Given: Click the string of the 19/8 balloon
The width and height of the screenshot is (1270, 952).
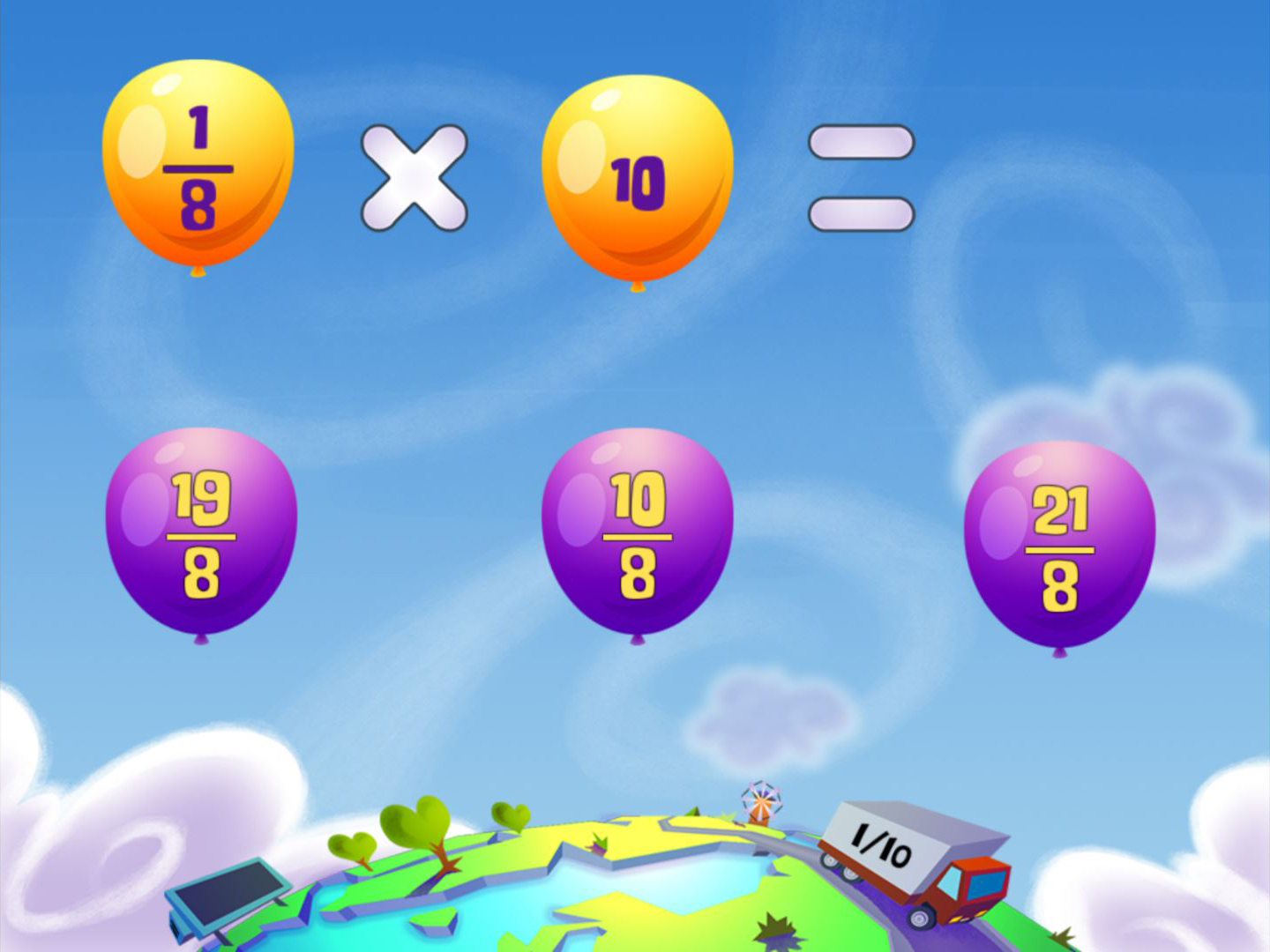Looking at the screenshot, I should pyautogui.click(x=201, y=639).
